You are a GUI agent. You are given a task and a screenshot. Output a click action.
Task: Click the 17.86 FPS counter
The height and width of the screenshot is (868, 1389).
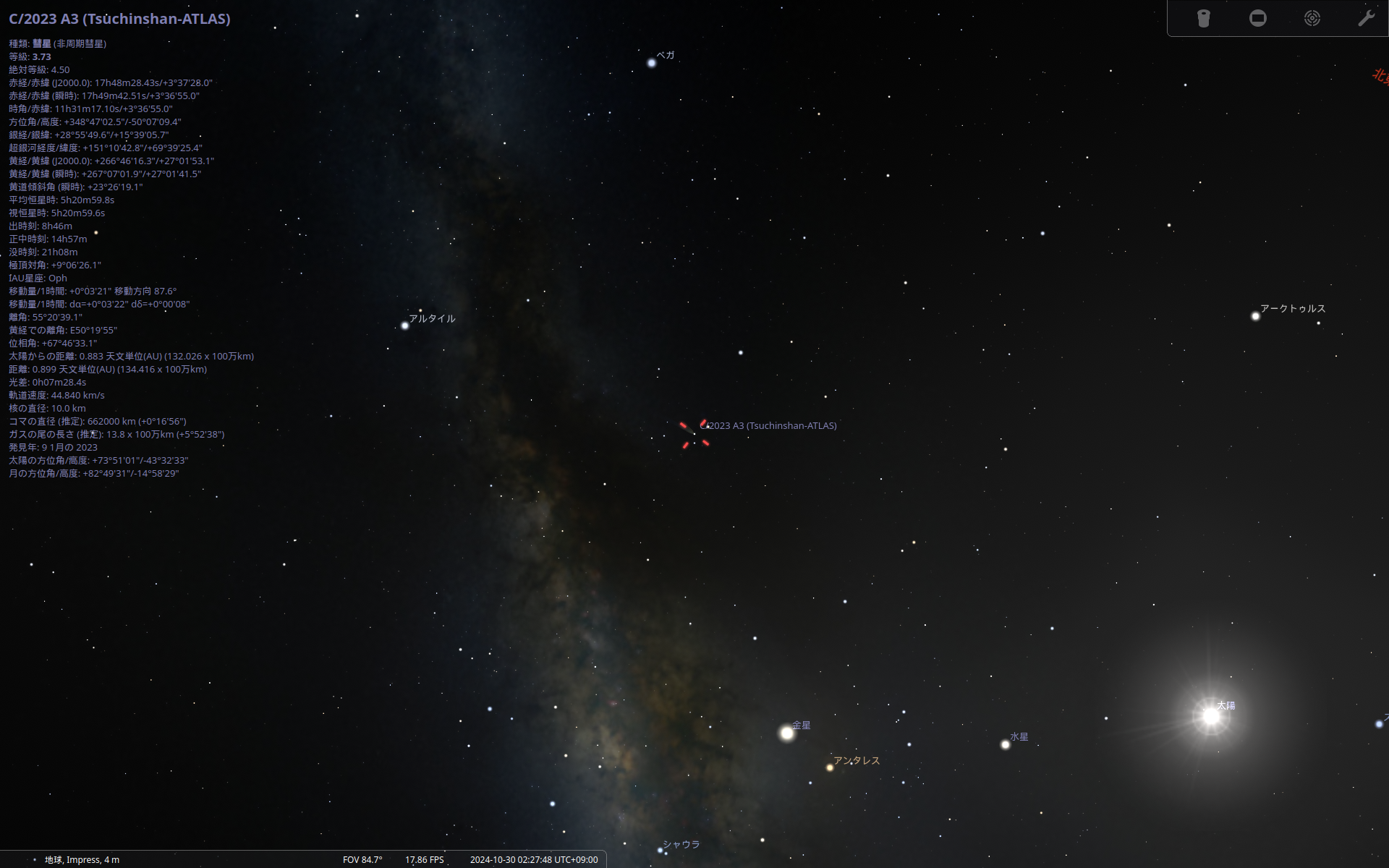(x=424, y=859)
